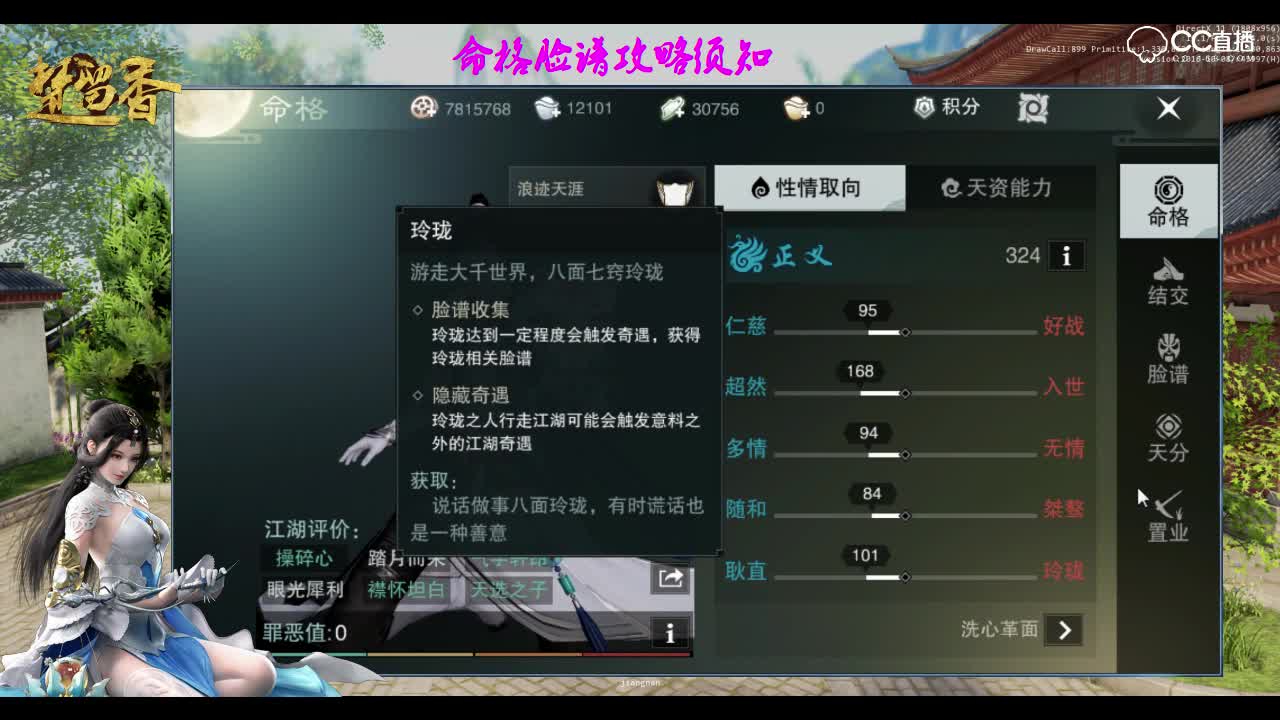Click the 操碎心 evaluation tag
1280x720 pixels.
[x=307, y=560]
